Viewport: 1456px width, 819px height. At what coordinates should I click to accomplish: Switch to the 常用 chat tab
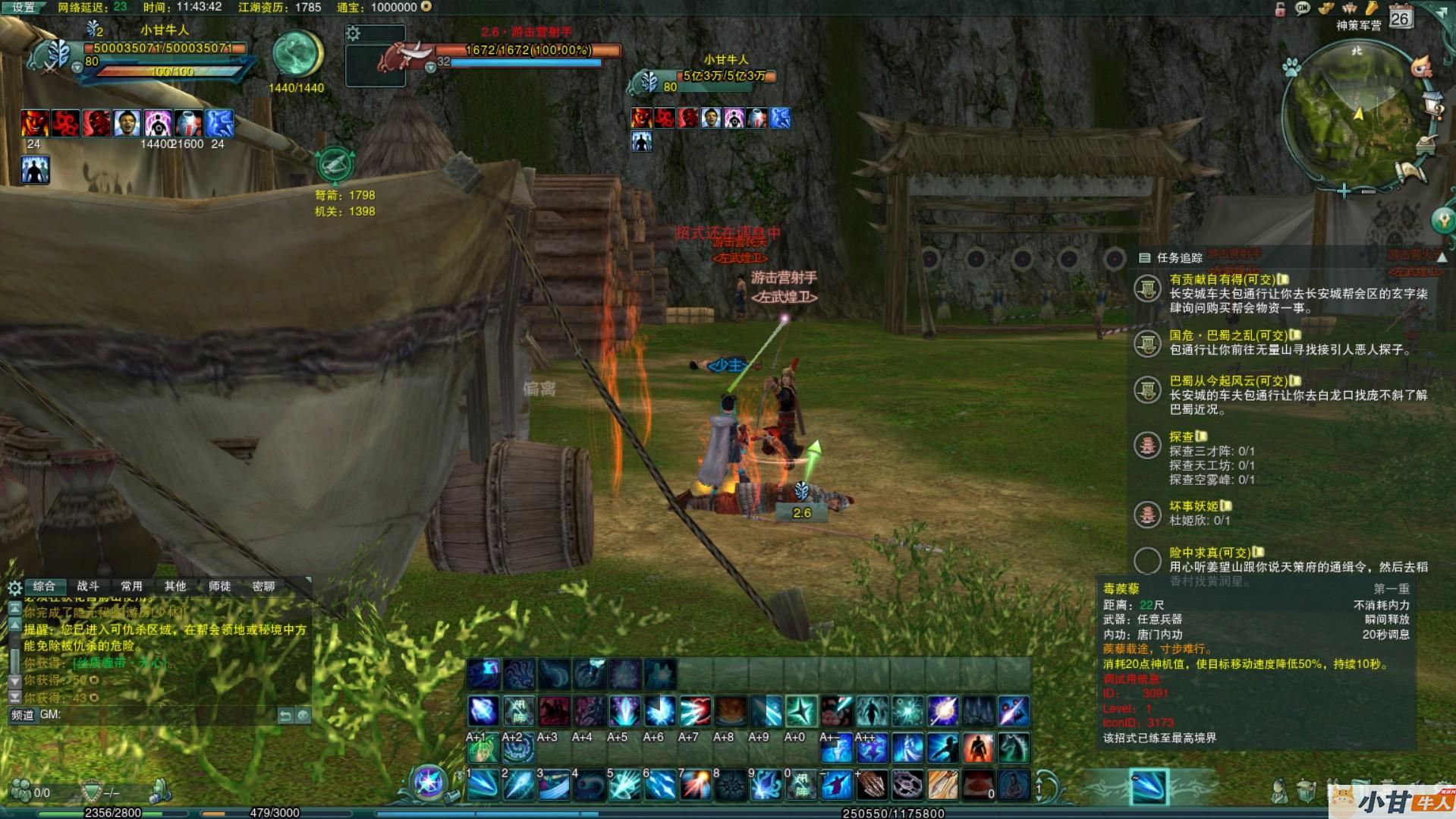[131, 586]
